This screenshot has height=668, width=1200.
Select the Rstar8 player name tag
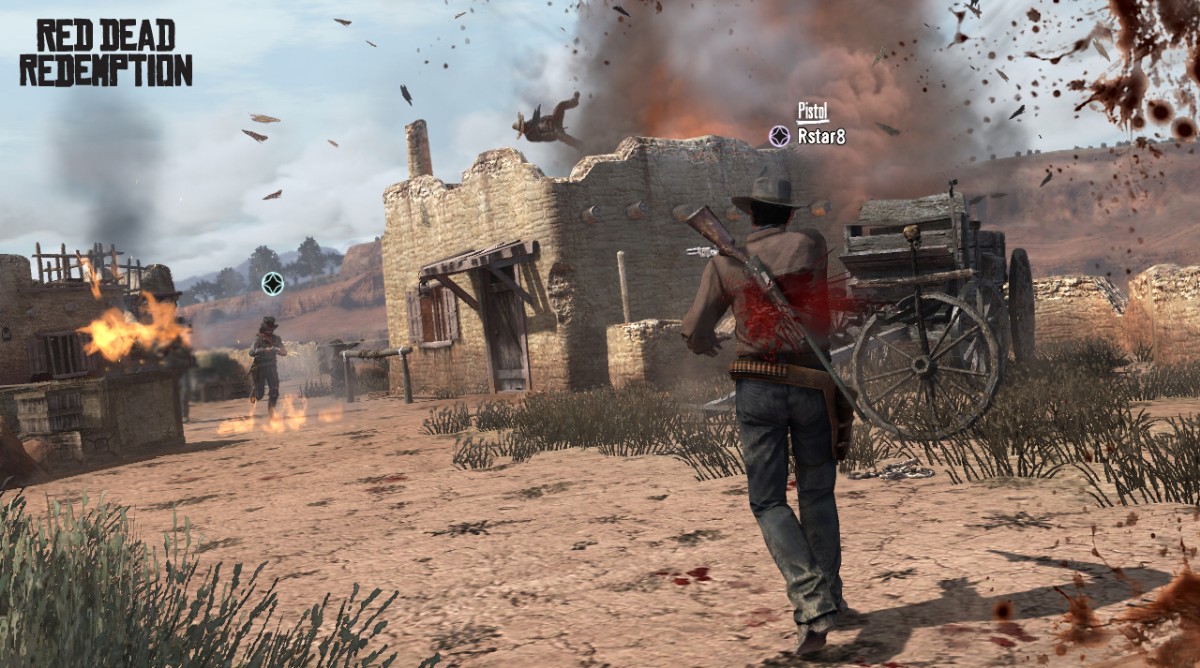(x=821, y=137)
